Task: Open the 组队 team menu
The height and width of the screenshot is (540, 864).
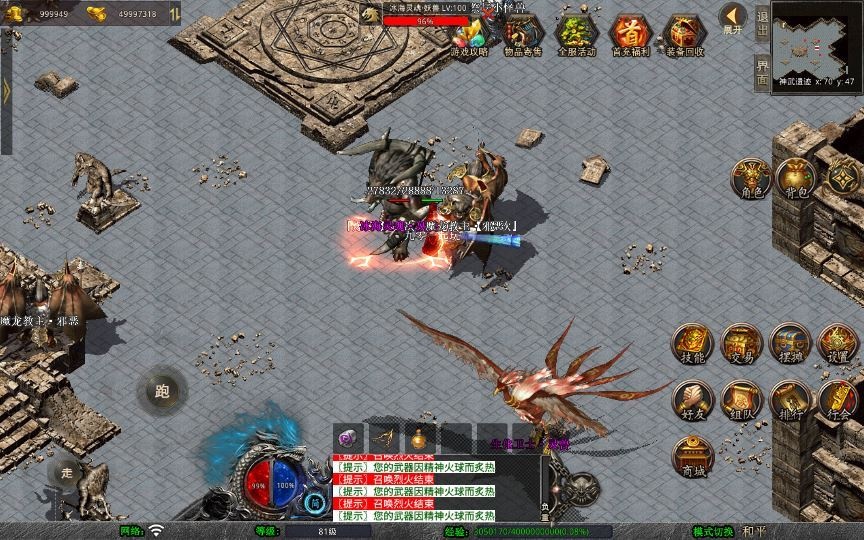Action: pyautogui.click(x=741, y=400)
